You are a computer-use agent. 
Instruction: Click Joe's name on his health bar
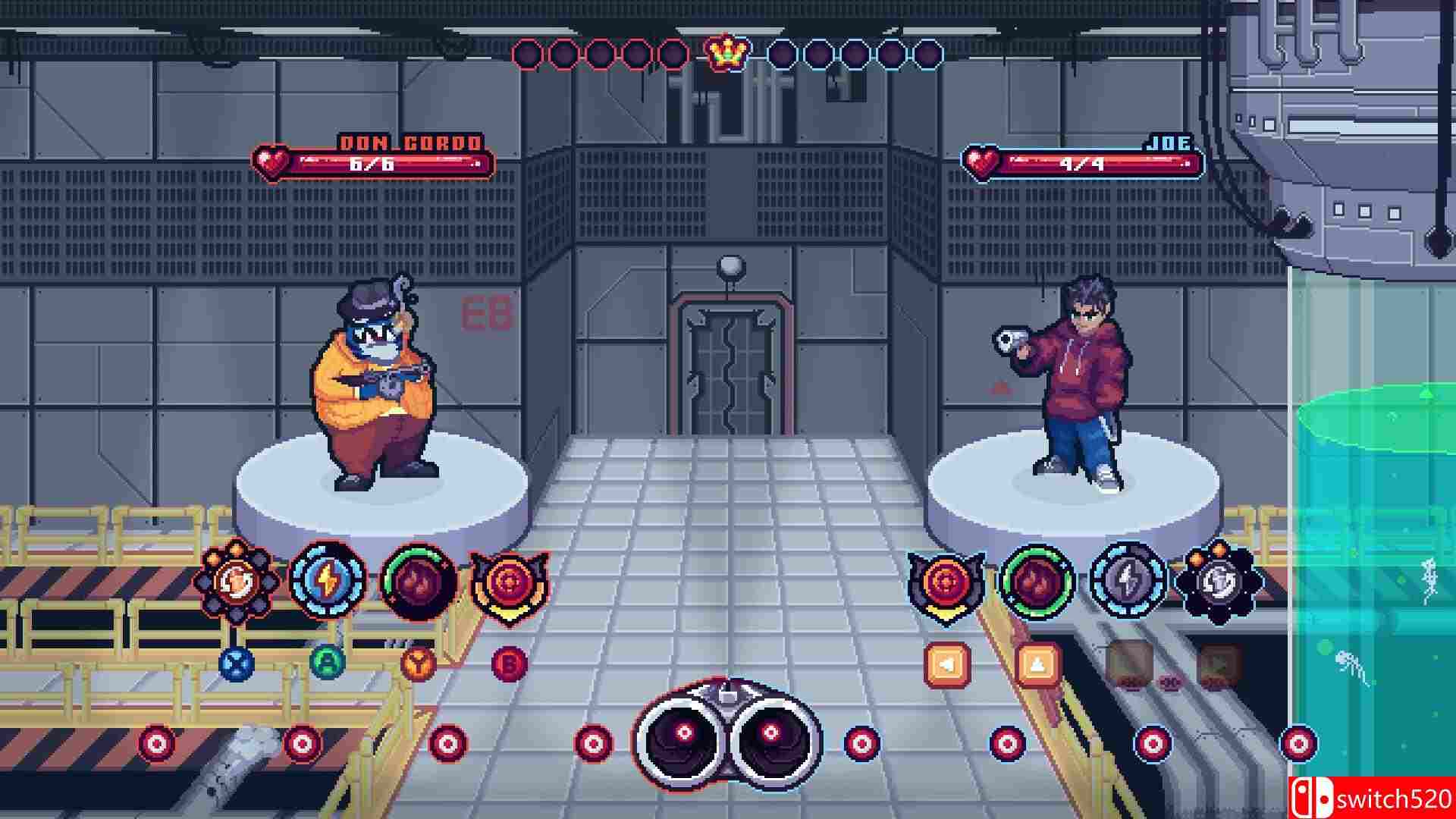(1172, 141)
